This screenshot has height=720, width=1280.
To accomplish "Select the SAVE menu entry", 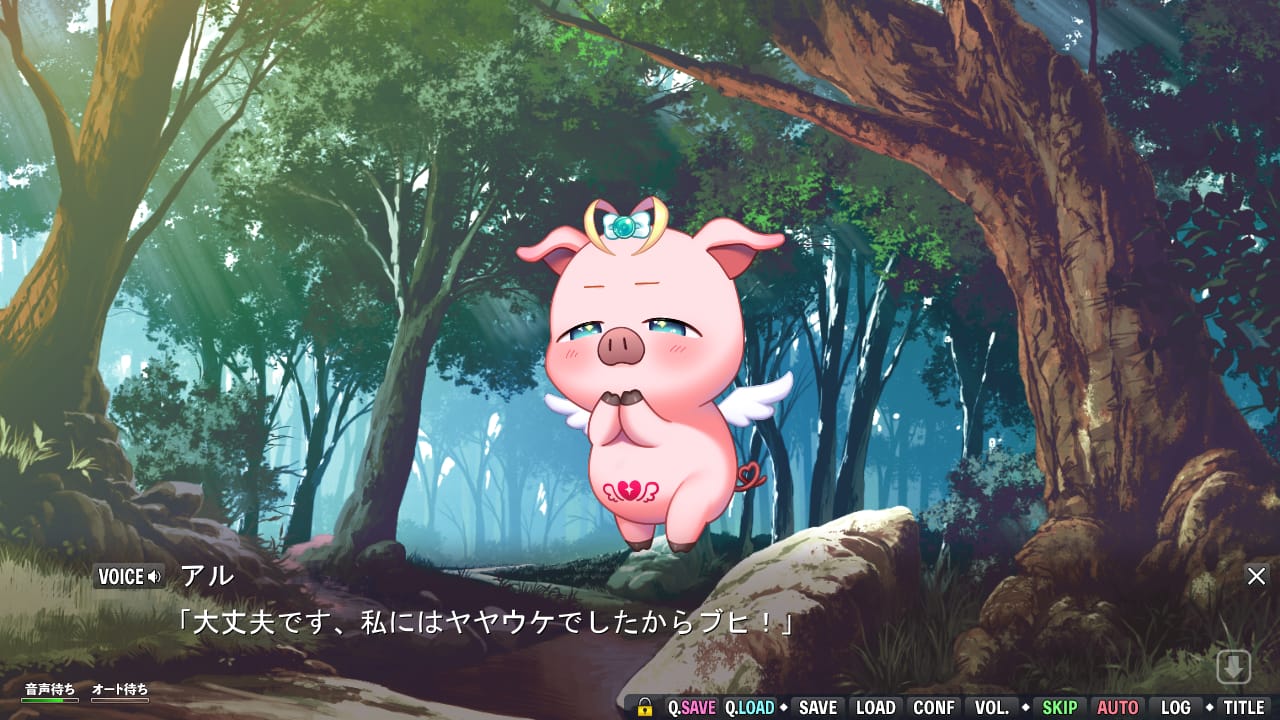I will [818, 707].
